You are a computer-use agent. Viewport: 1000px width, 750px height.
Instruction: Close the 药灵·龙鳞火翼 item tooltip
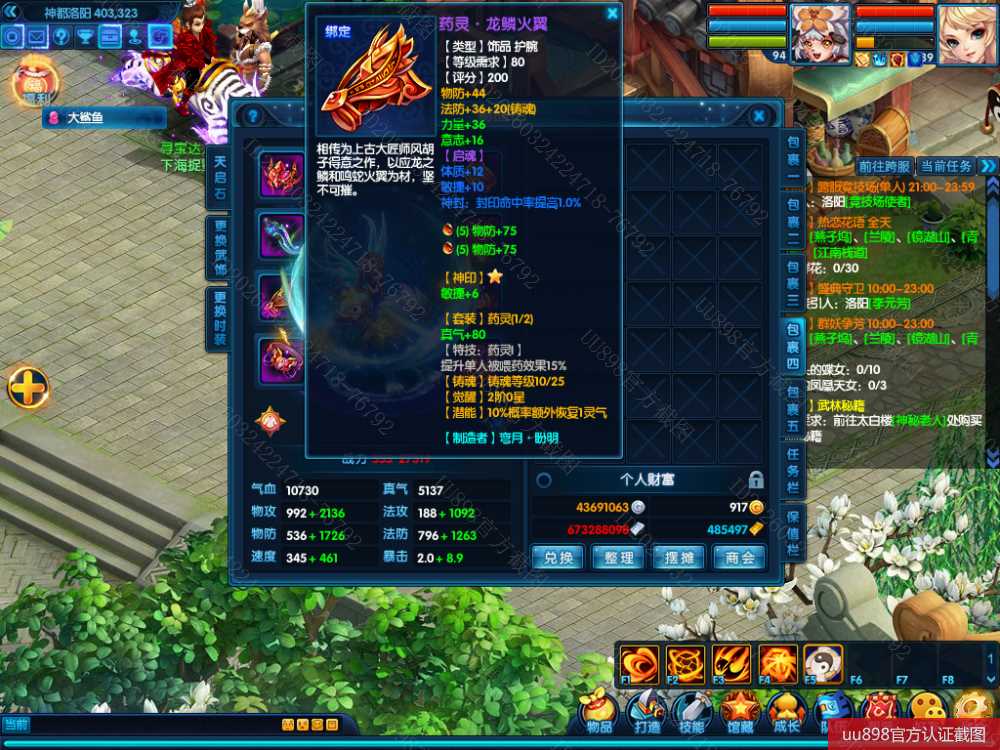pos(612,14)
